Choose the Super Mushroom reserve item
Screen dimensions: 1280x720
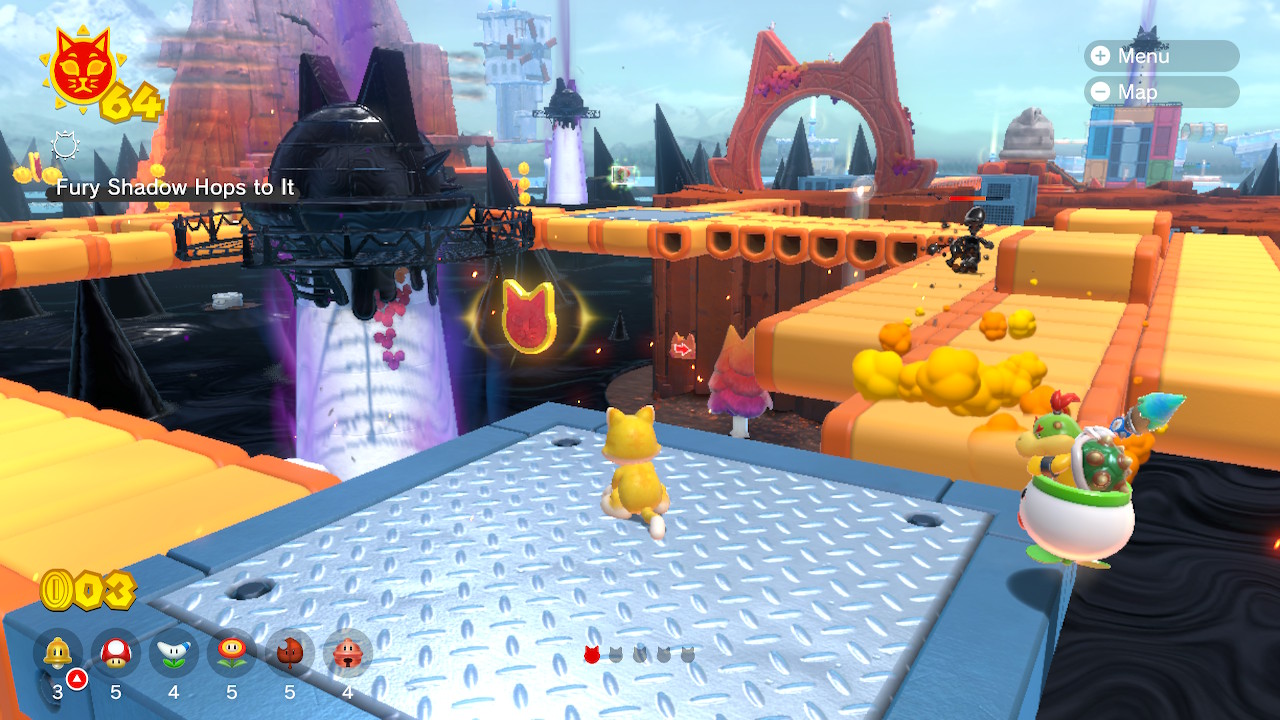[116, 654]
